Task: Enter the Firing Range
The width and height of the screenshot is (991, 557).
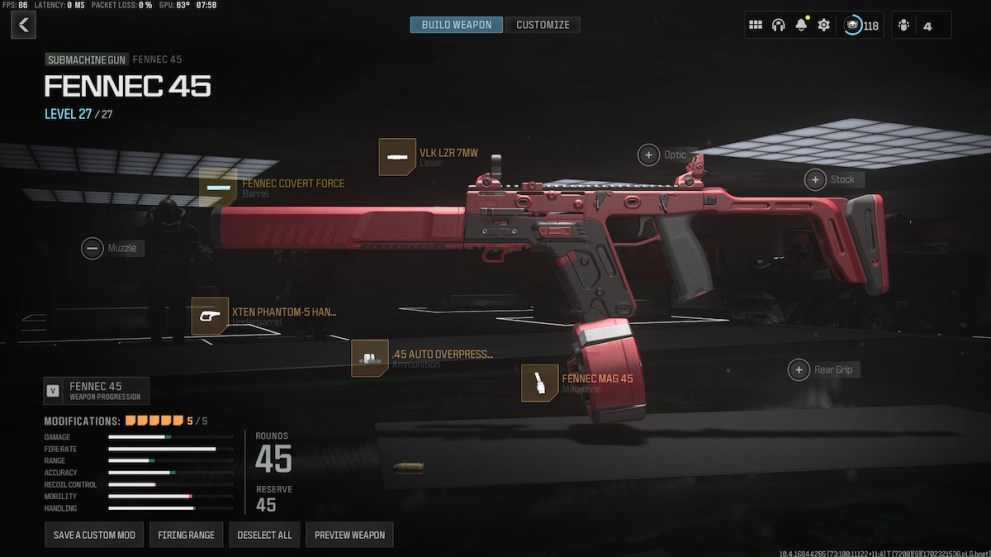Action: click(x=186, y=535)
